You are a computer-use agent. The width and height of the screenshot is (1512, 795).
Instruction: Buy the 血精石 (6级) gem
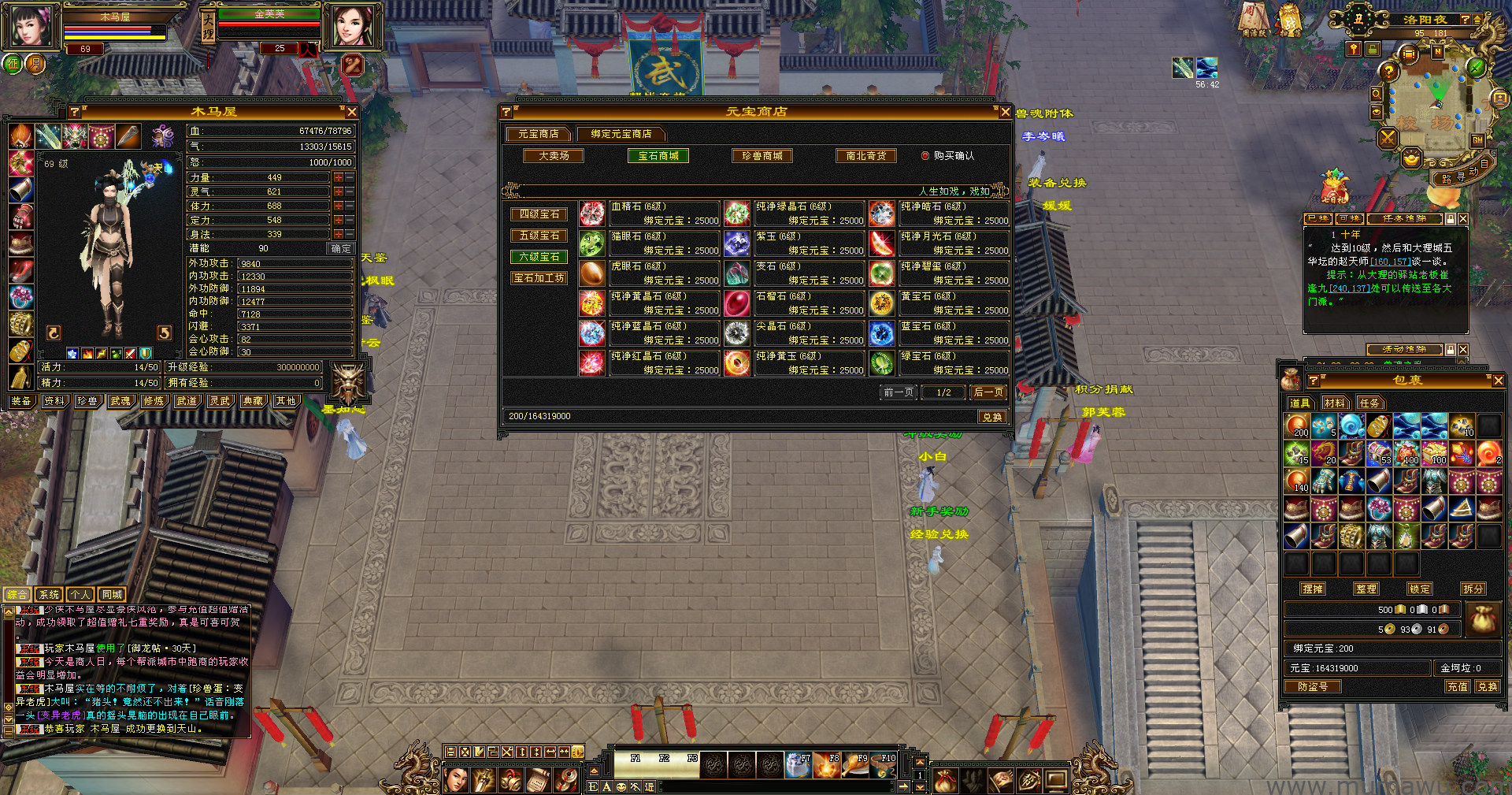pos(592,213)
